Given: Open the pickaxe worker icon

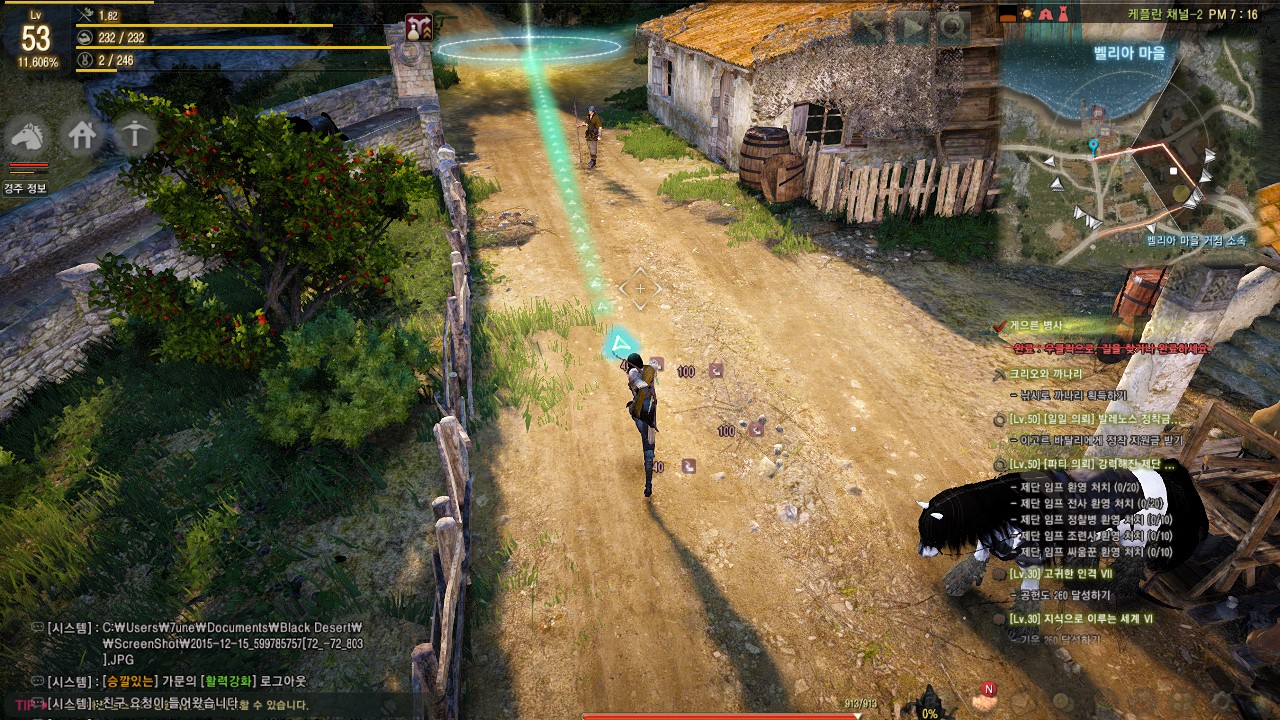Looking at the screenshot, I should 135,135.
